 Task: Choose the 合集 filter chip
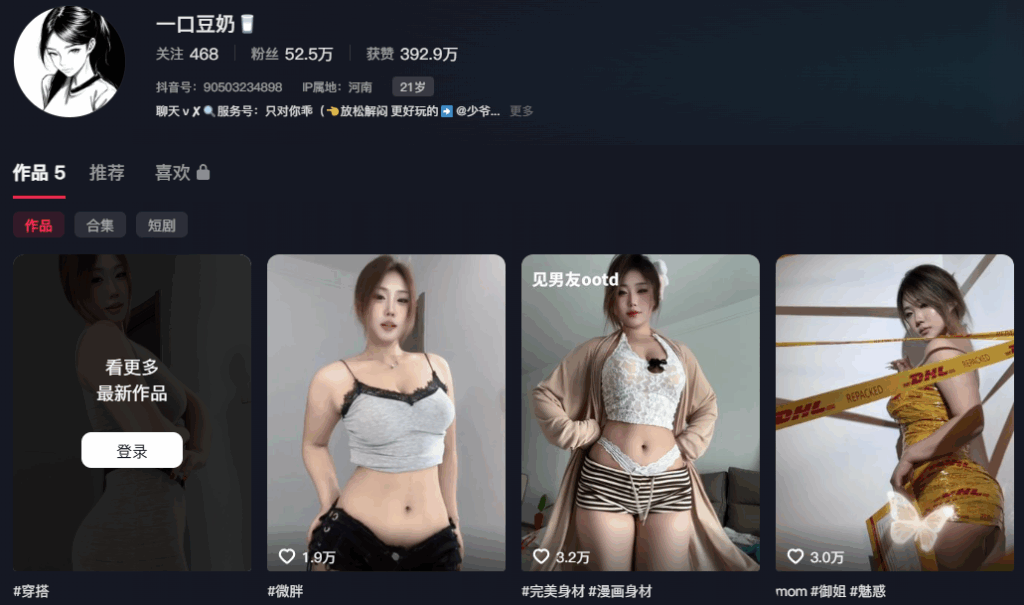coord(100,225)
